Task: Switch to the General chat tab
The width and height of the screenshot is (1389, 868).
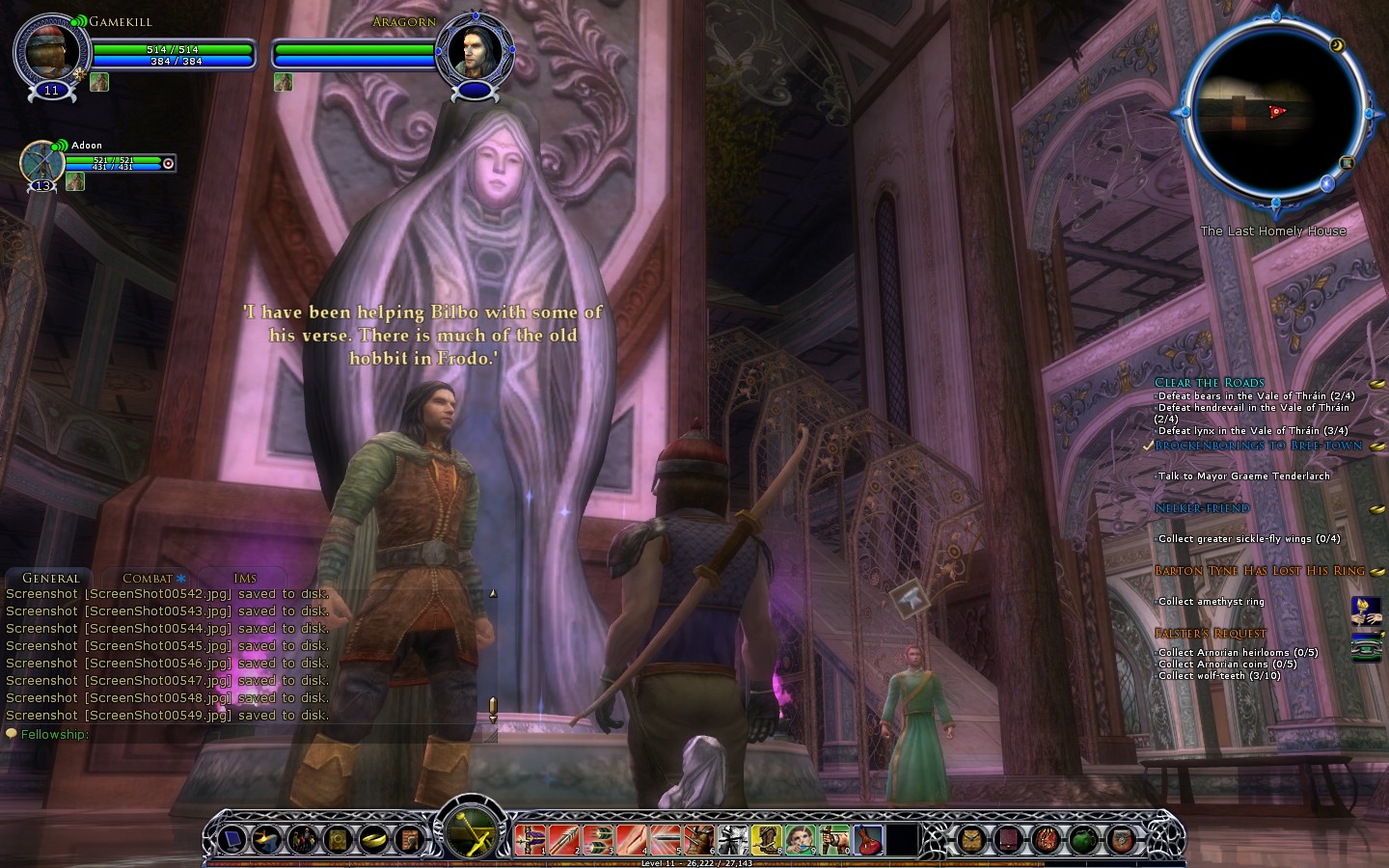Action: click(x=50, y=578)
